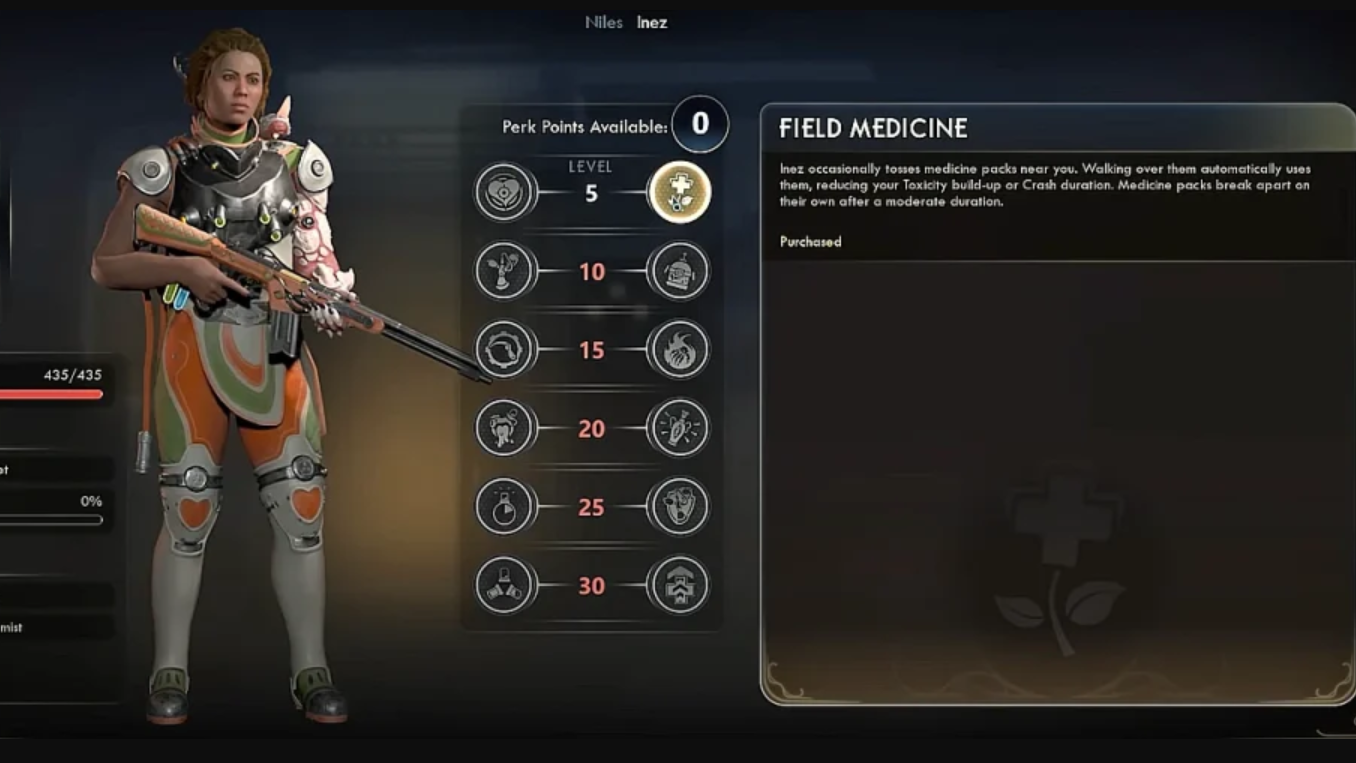The width and height of the screenshot is (1356, 763).
Task: Pick the level 25 masks shield perk
Action: (x=679, y=507)
